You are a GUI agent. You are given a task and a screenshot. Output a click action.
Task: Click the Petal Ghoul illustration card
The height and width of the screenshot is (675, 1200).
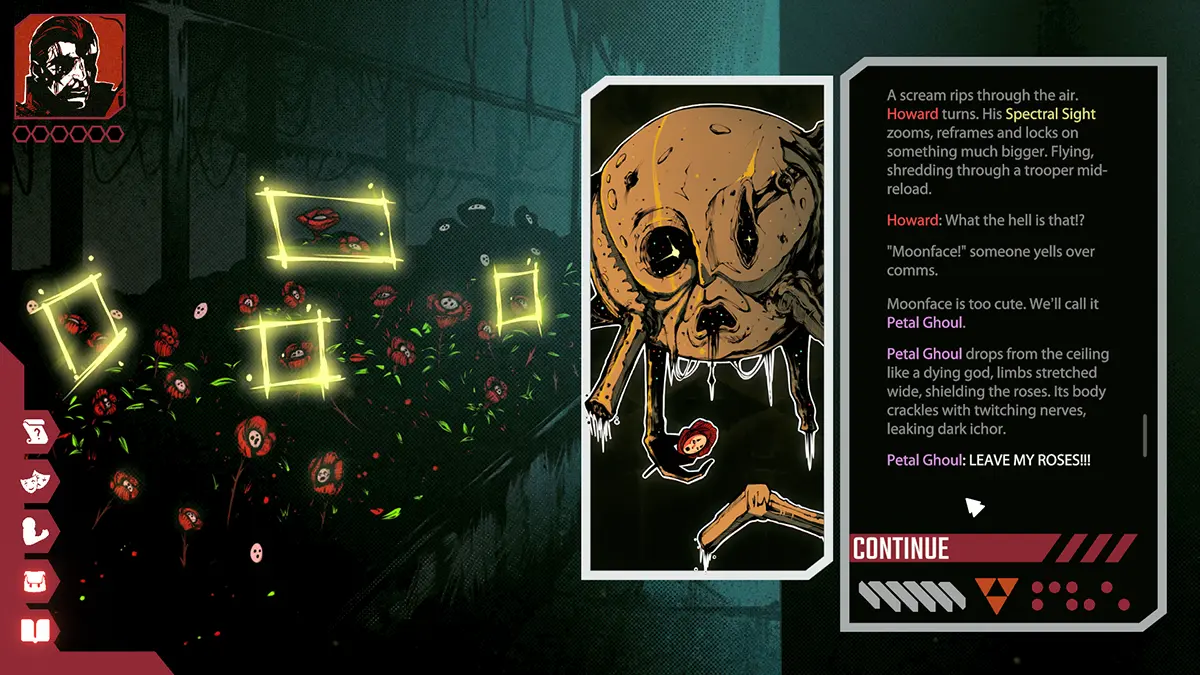(708, 327)
